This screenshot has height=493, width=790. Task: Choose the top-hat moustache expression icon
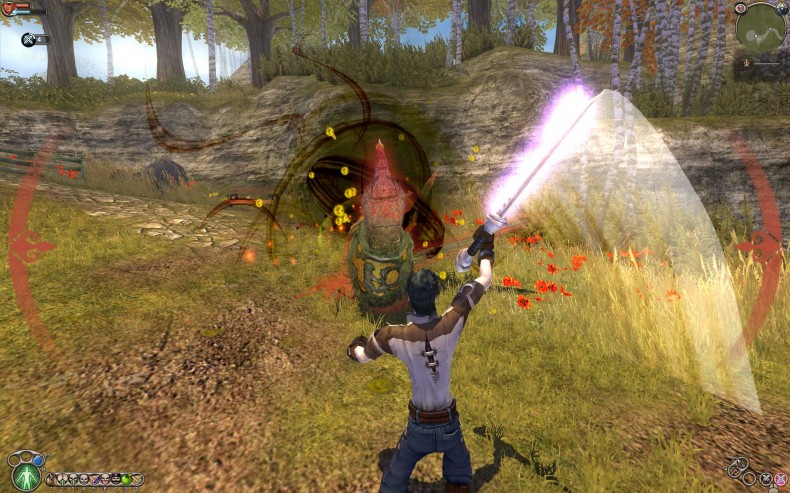click(x=115, y=479)
